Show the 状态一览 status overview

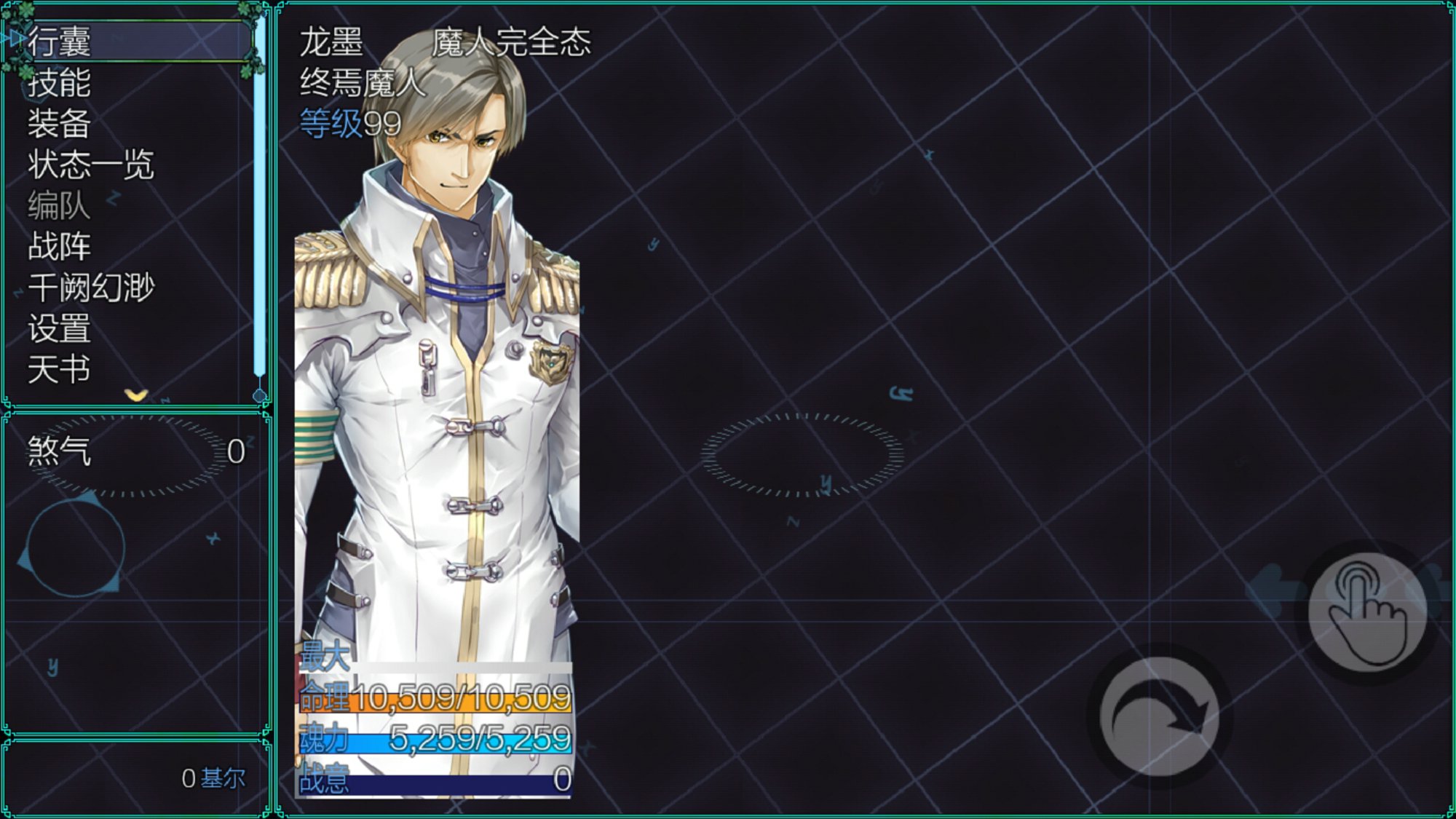click(91, 165)
